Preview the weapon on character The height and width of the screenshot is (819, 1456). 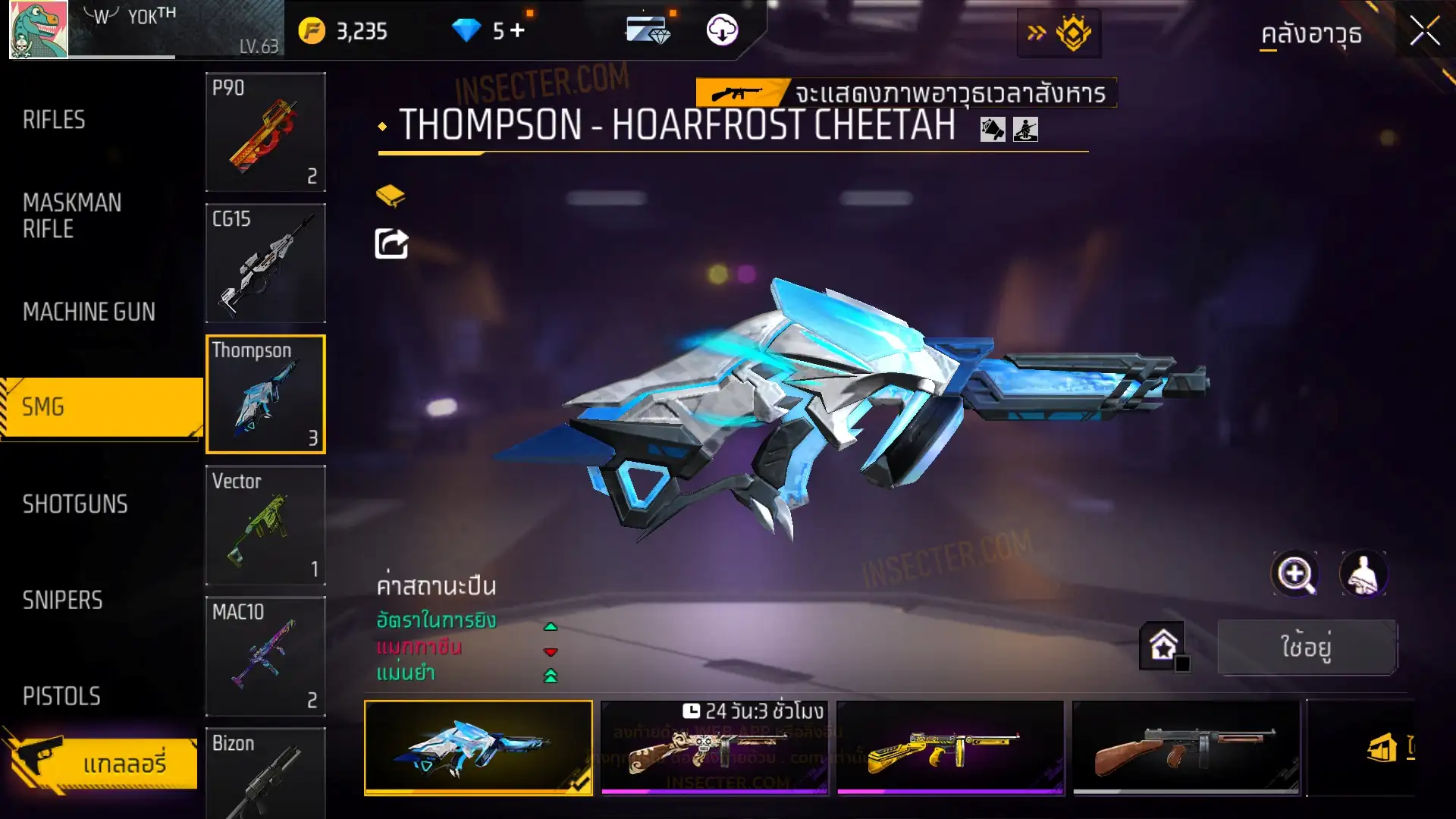point(1363,574)
